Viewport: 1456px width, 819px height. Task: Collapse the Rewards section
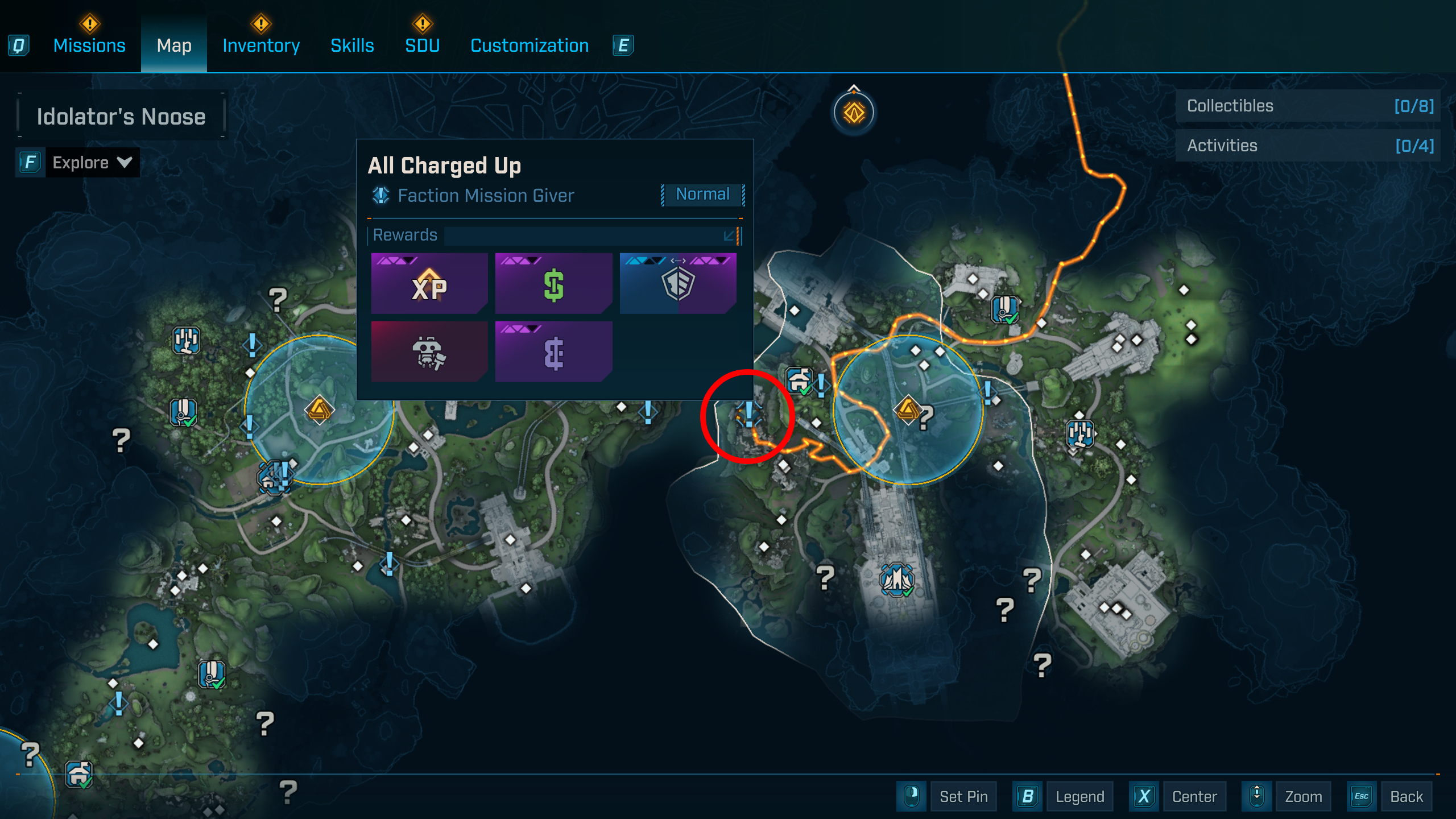pyautogui.click(x=729, y=235)
